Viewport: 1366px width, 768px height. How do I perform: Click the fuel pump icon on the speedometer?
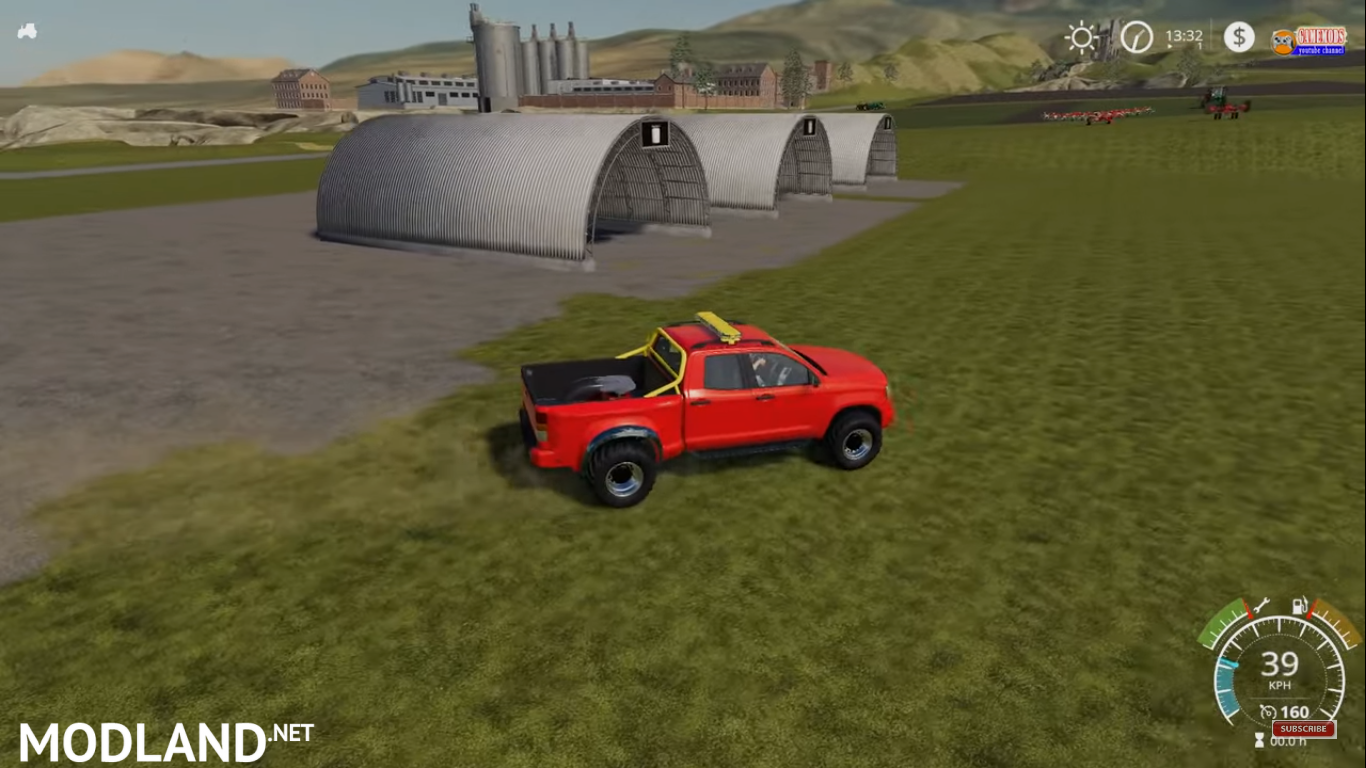(x=1298, y=606)
